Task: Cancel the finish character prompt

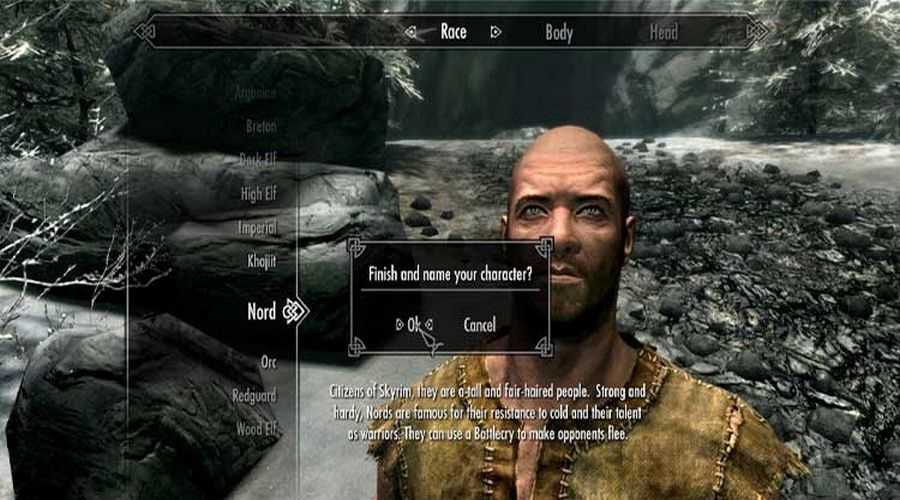Action: click(x=480, y=324)
